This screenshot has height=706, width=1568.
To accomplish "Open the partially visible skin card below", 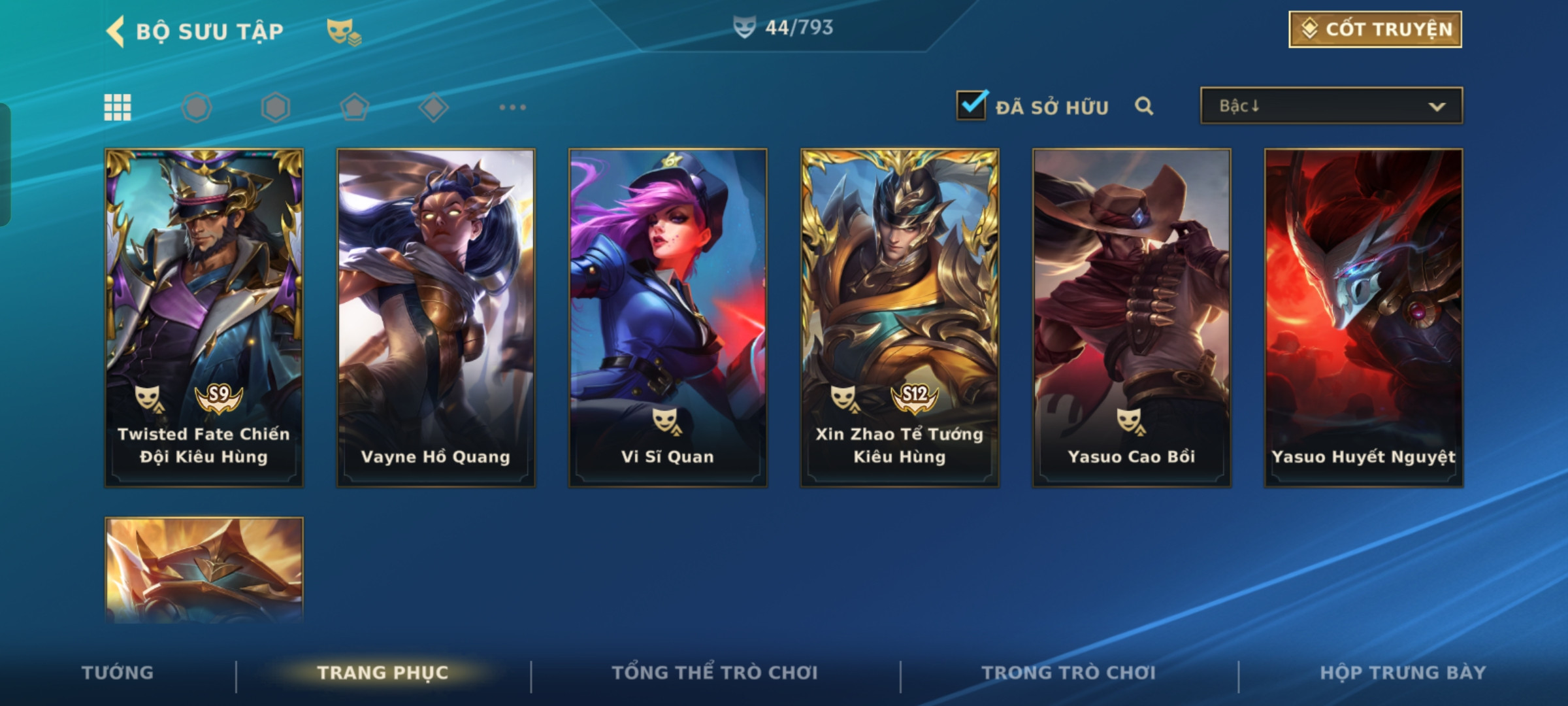I will pyautogui.click(x=204, y=569).
